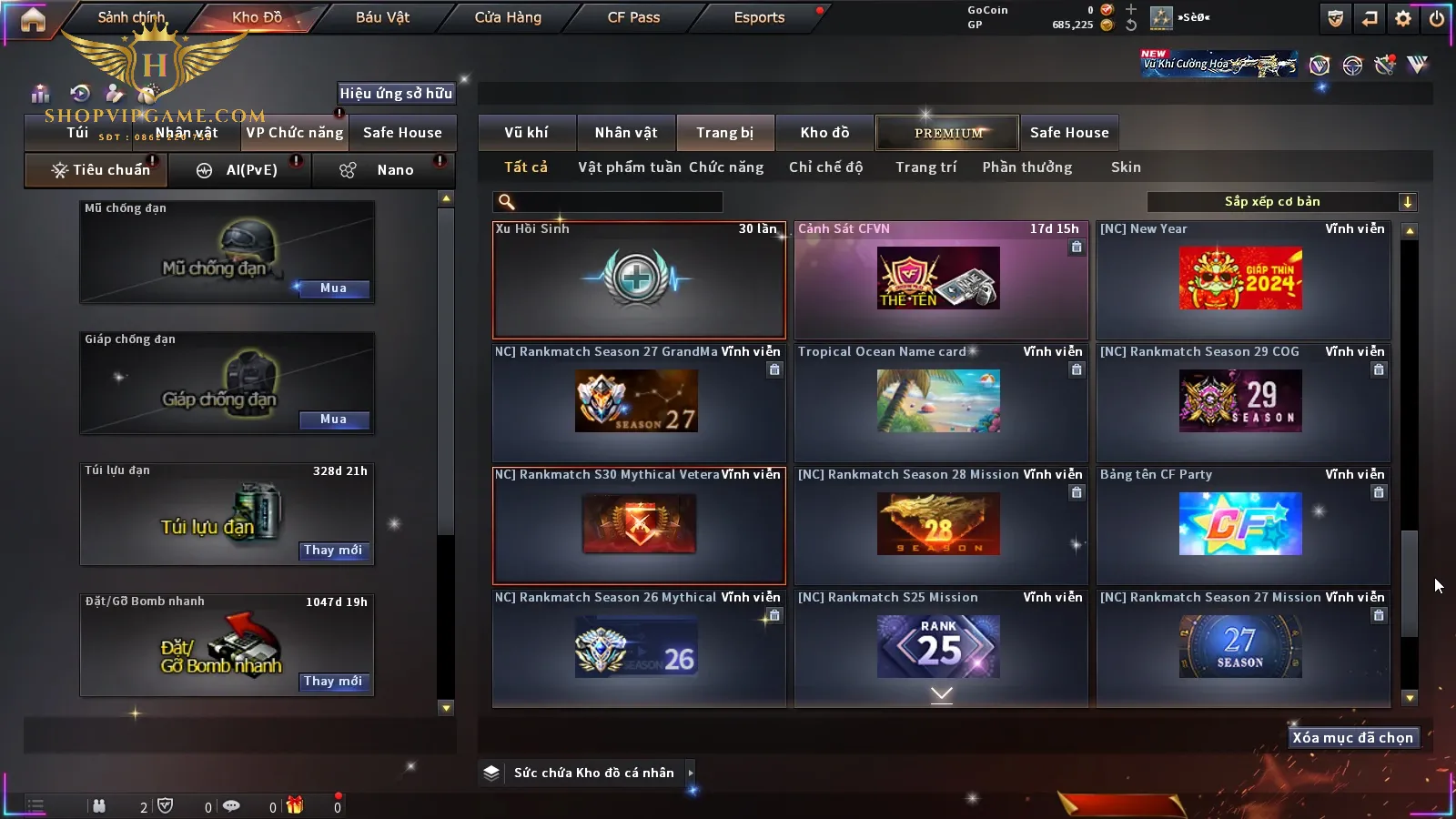
Task: Select the New Year 2024 name card
Action: 1242,279
